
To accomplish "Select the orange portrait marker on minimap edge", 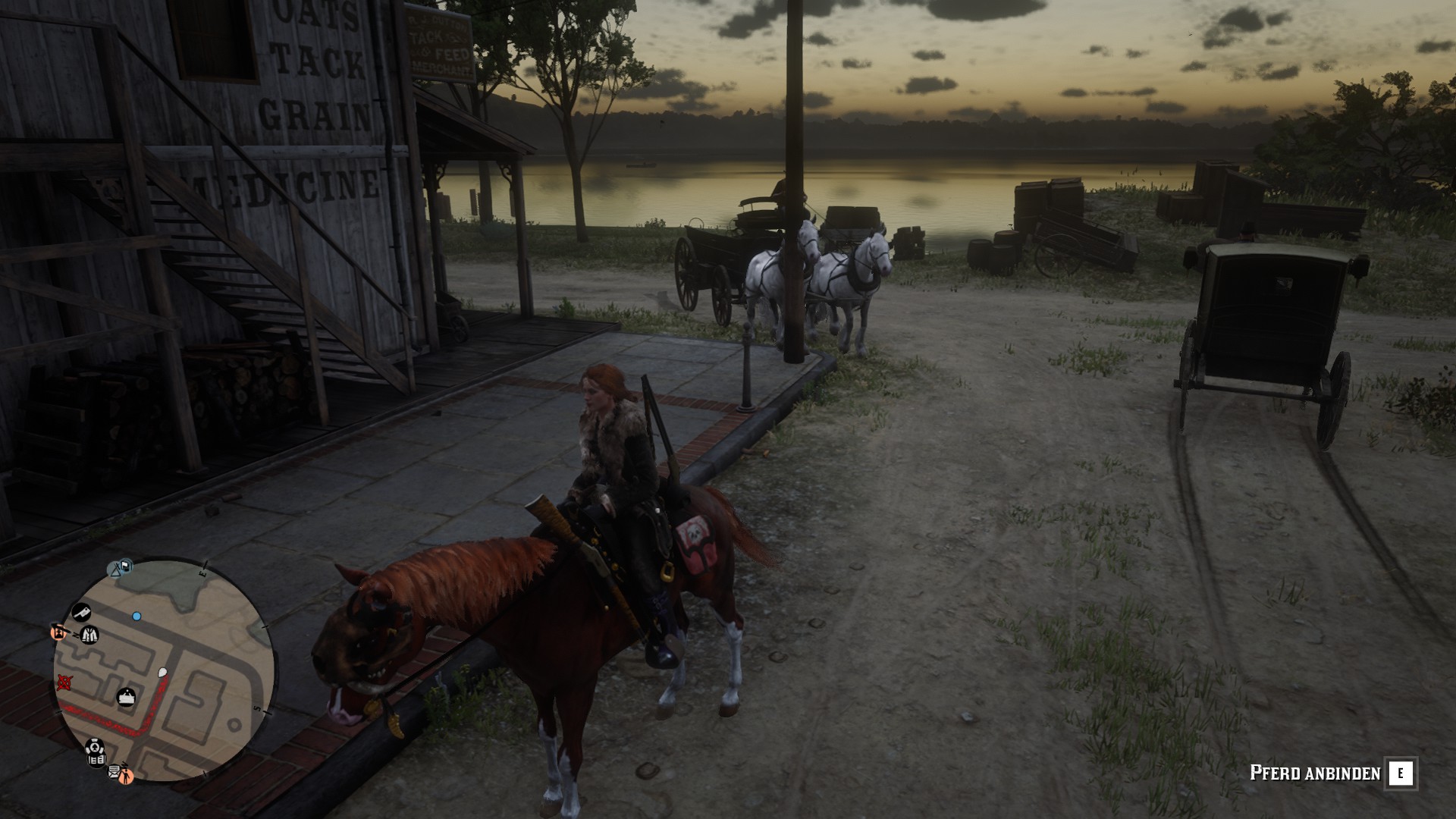I will pyautogui.click(x=58, y=631).
